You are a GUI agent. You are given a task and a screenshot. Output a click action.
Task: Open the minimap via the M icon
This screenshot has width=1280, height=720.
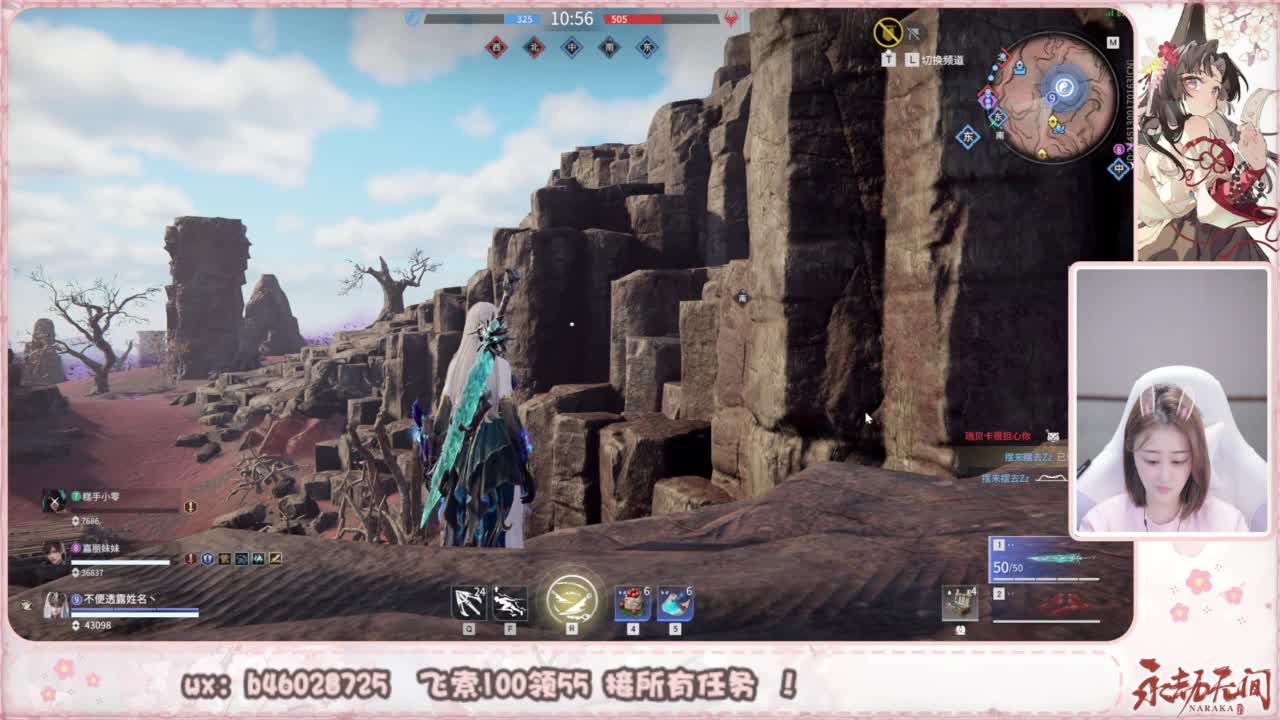pos(1113,42)
